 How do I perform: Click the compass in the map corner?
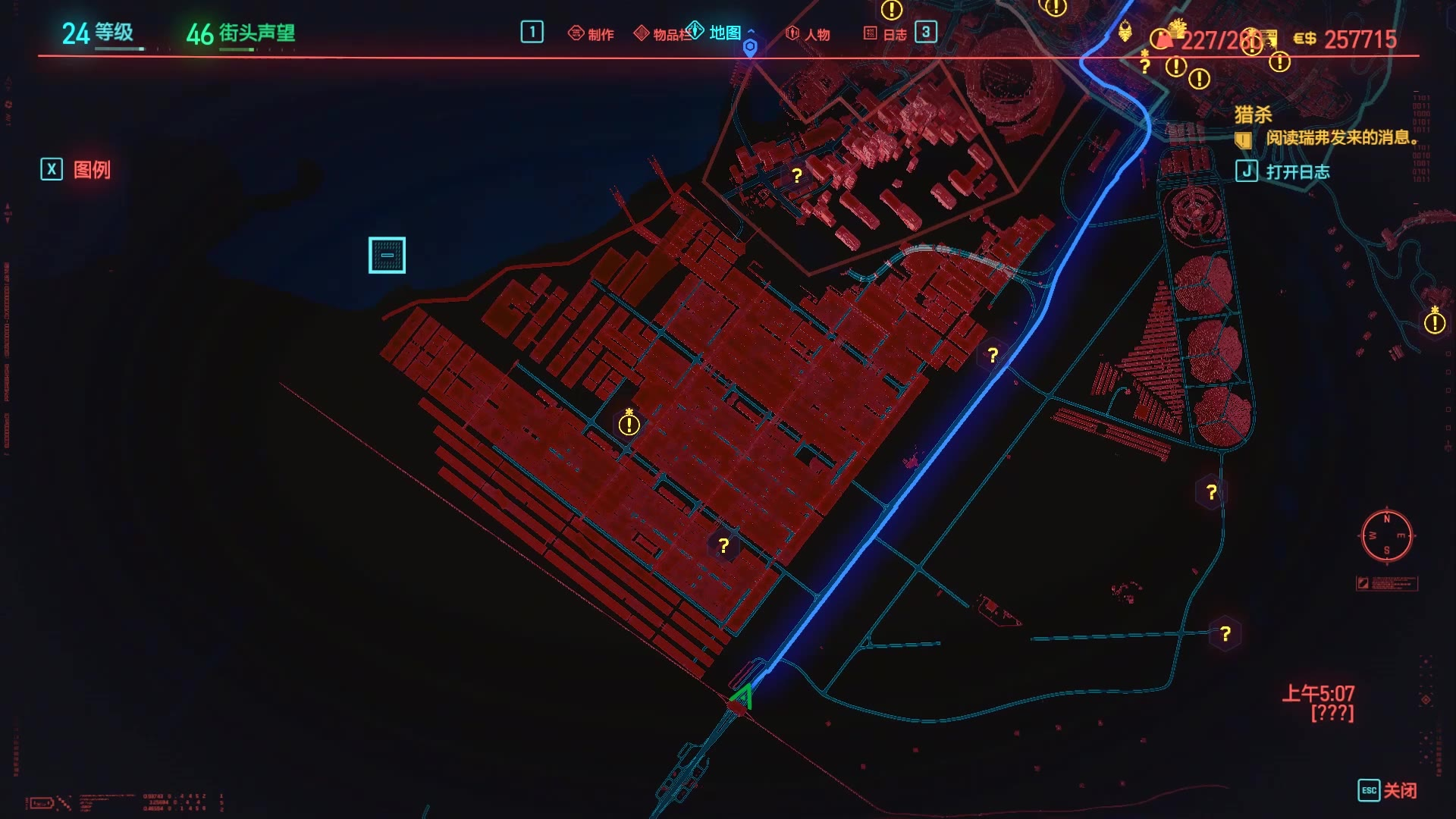[1386, 536]
